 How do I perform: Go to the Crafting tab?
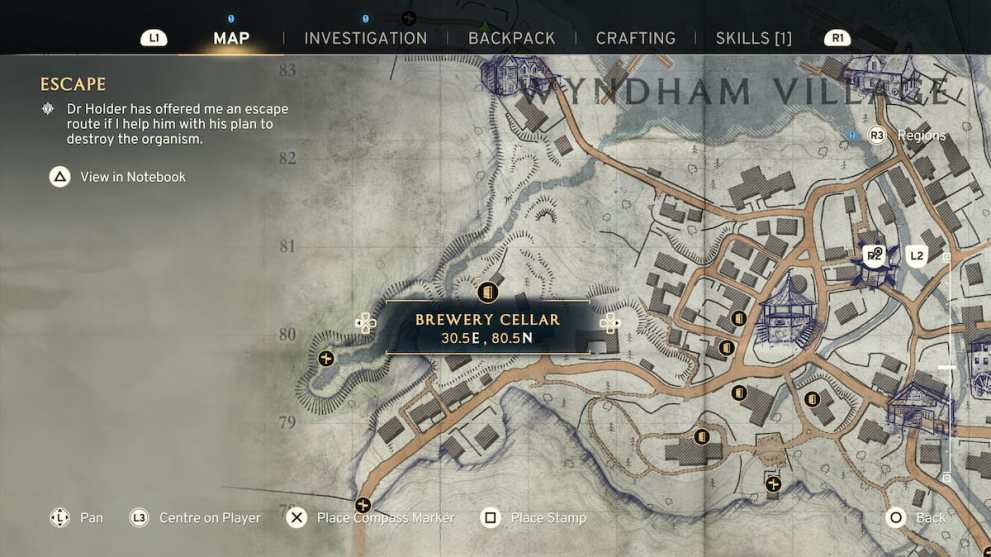[x=635, y=38]
